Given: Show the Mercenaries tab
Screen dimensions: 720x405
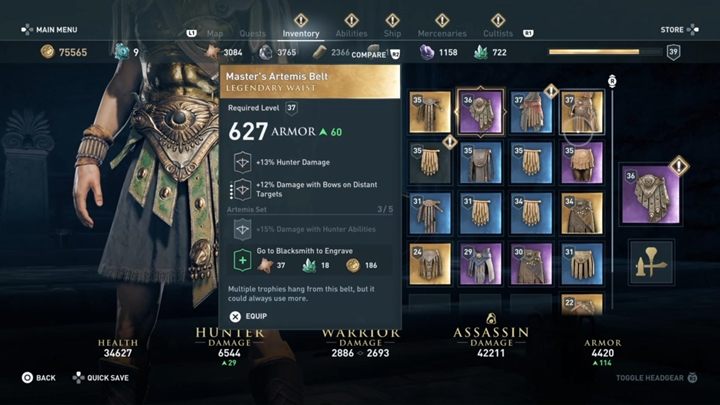Looking at the screenshot, I should pyautogui.click(x=441, y=33).
